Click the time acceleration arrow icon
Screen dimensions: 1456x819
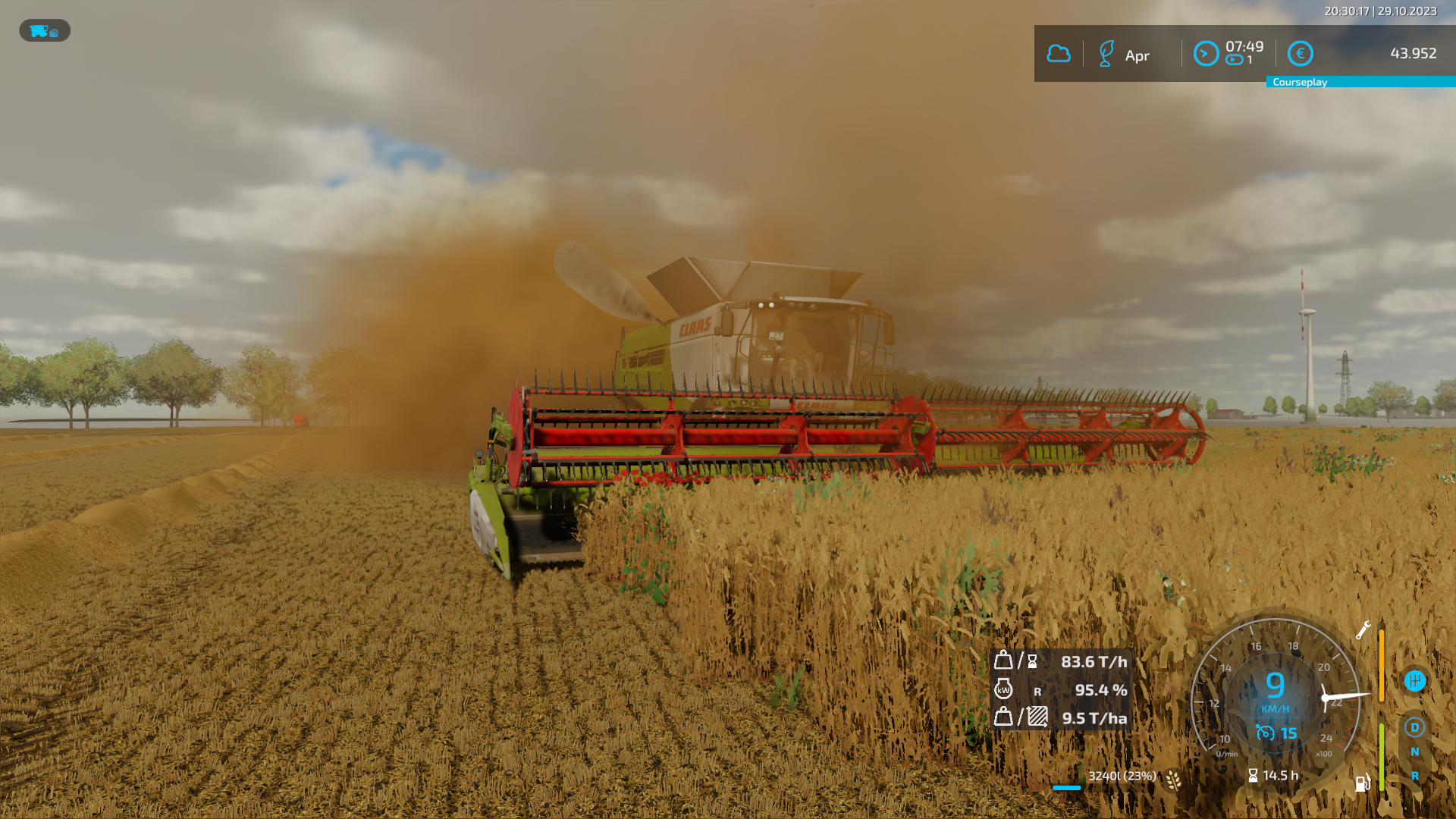tap(1206, 54)
